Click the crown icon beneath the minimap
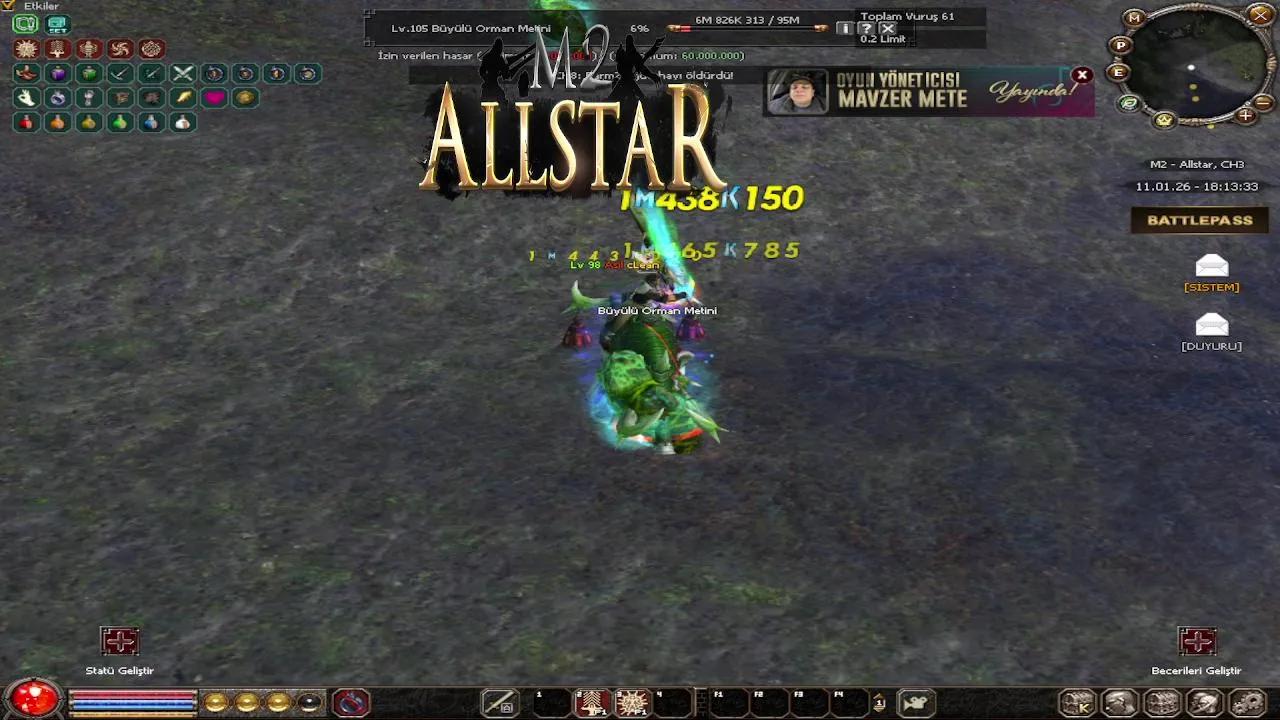 (x=1163, y=121)
